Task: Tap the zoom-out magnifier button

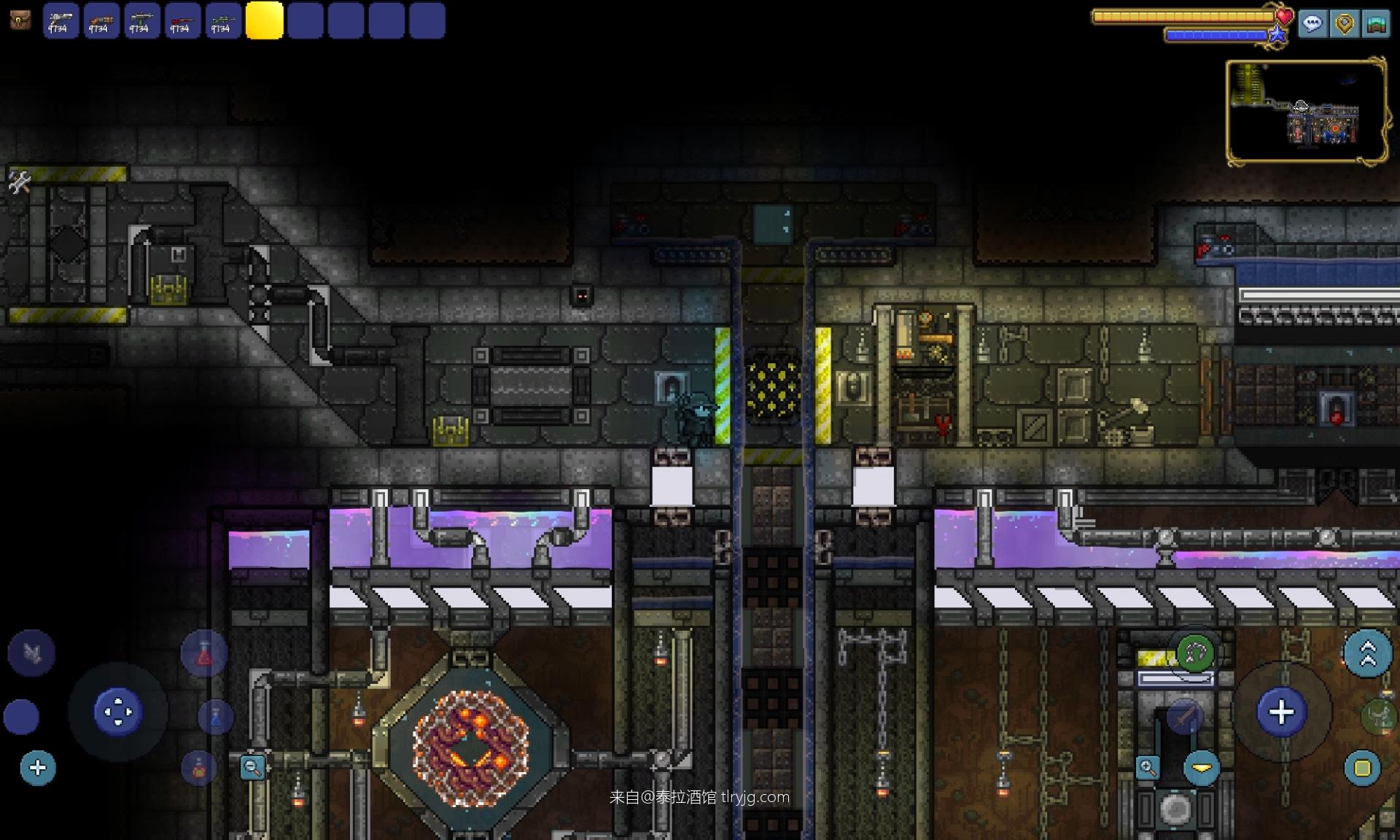Action: point(252,767)
